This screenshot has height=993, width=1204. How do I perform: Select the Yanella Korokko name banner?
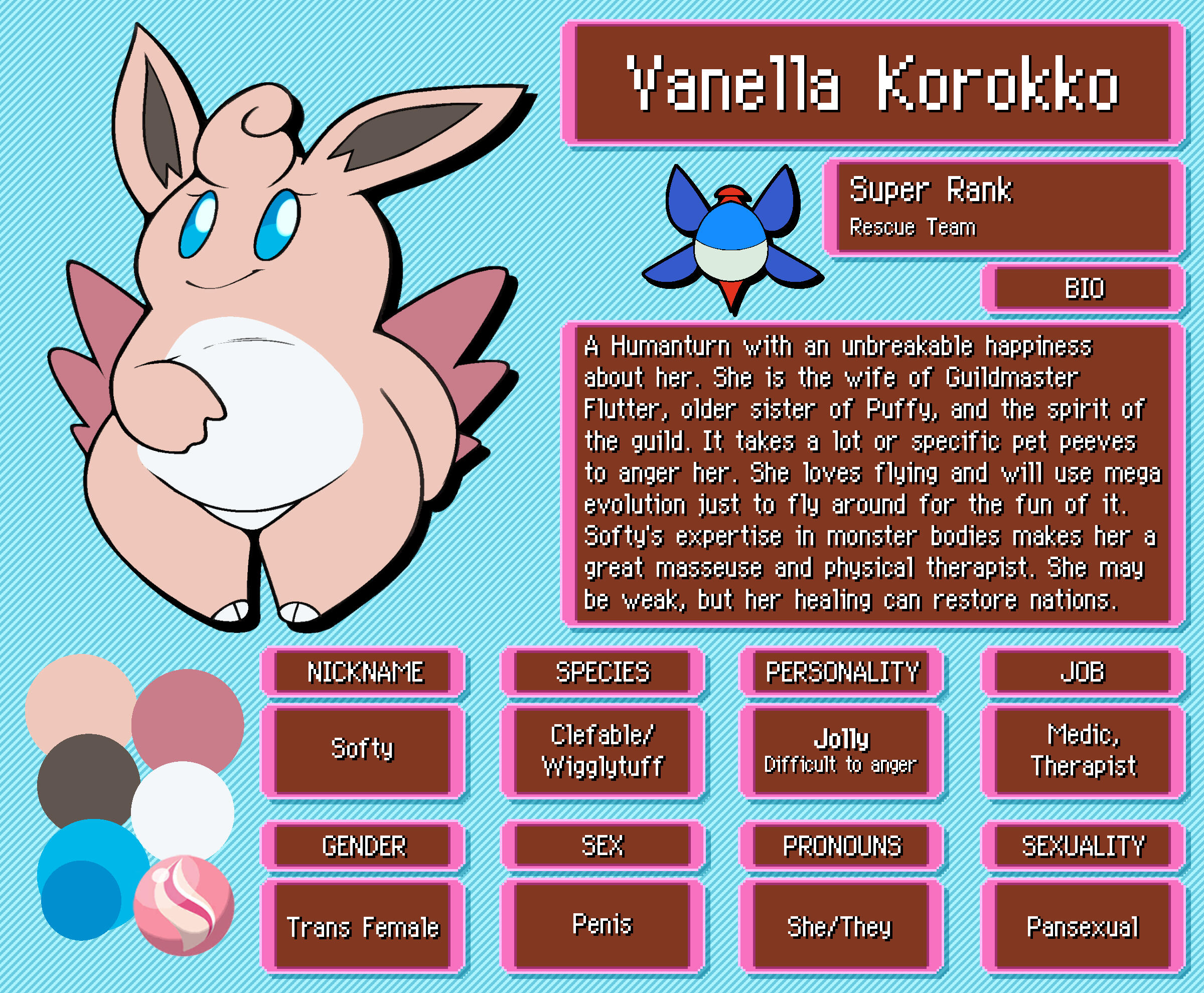click(x=873, y=83)
